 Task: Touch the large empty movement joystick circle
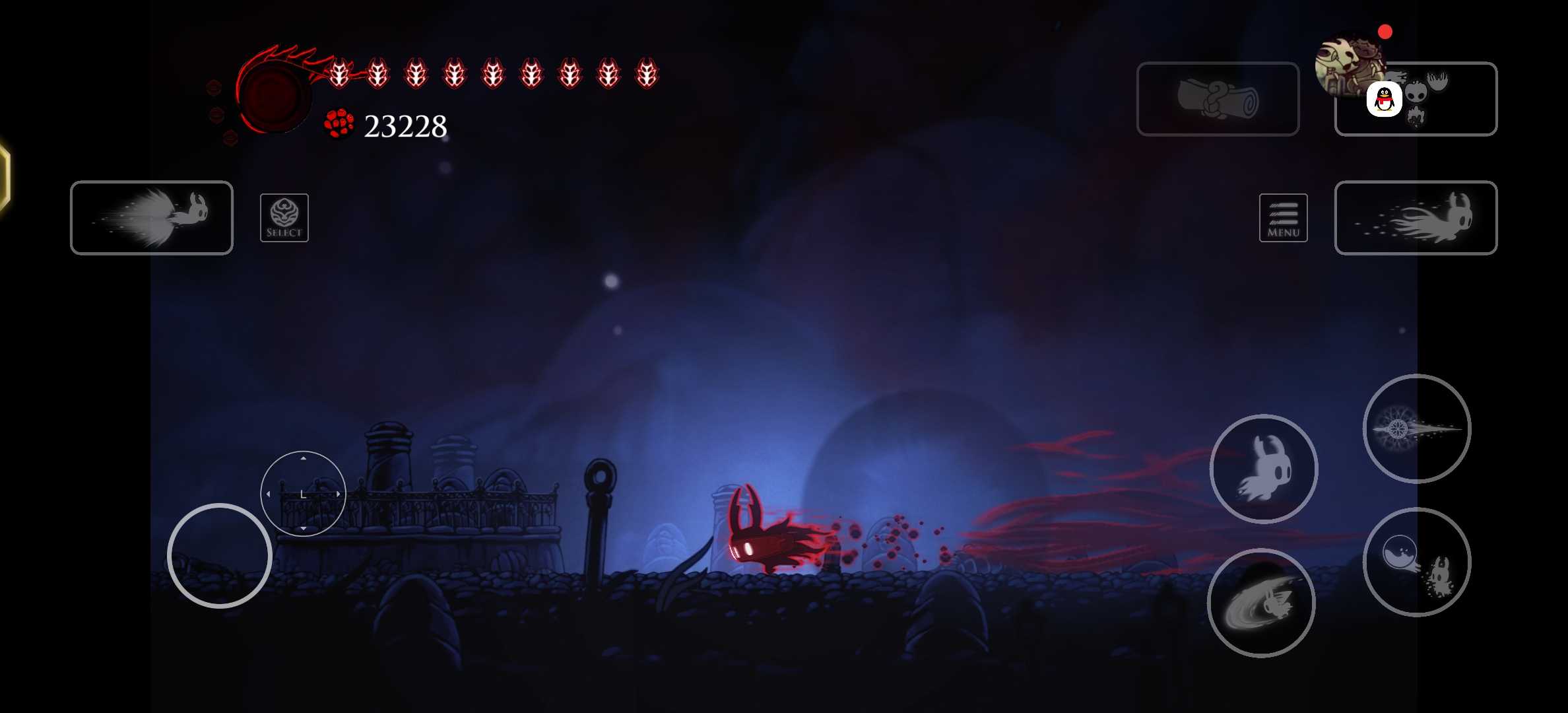219,556
